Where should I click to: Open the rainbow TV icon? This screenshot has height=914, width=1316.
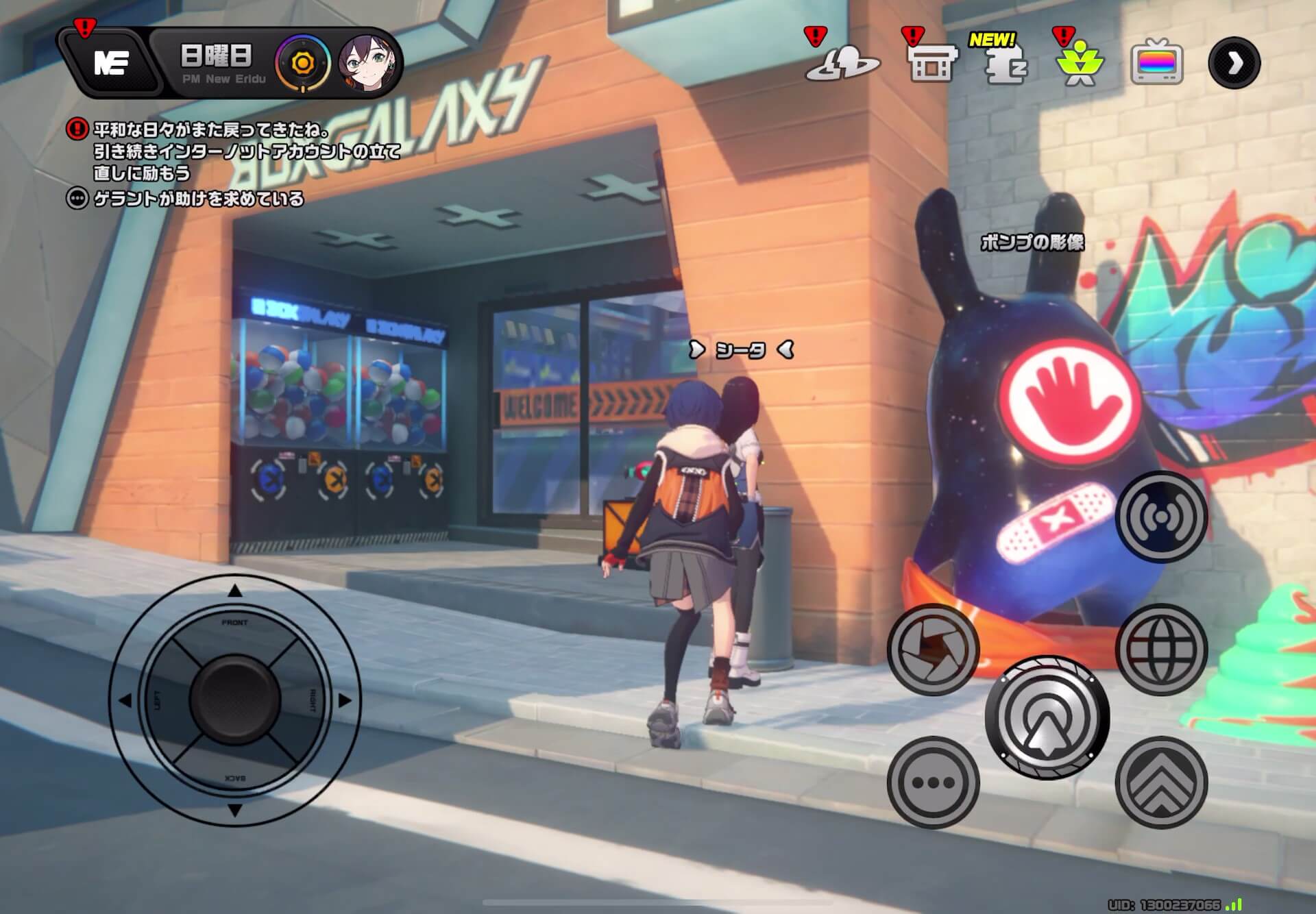(1156, 64)
